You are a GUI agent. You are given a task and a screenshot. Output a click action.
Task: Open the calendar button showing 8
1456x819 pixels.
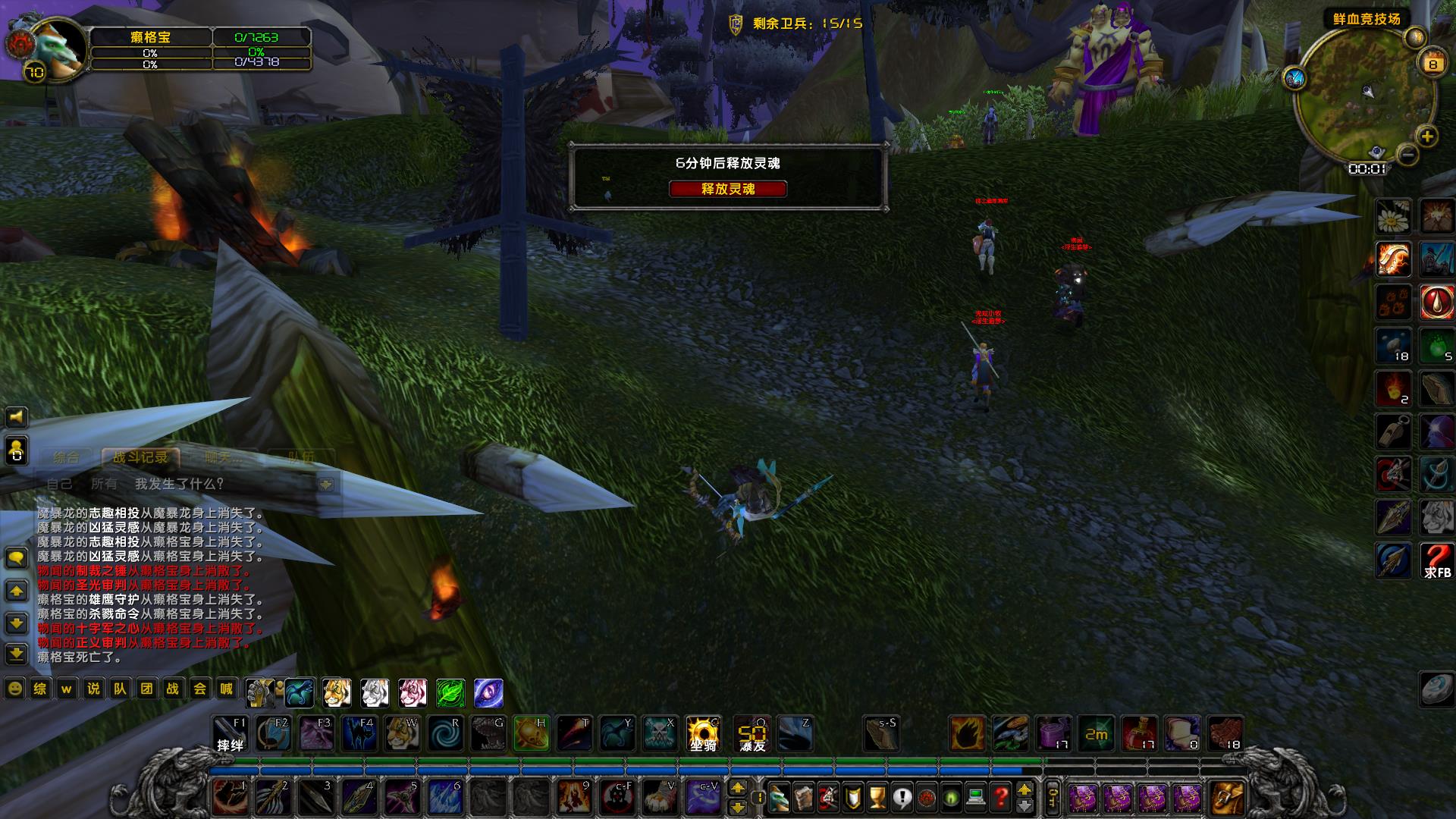(x=1432, y=64)
